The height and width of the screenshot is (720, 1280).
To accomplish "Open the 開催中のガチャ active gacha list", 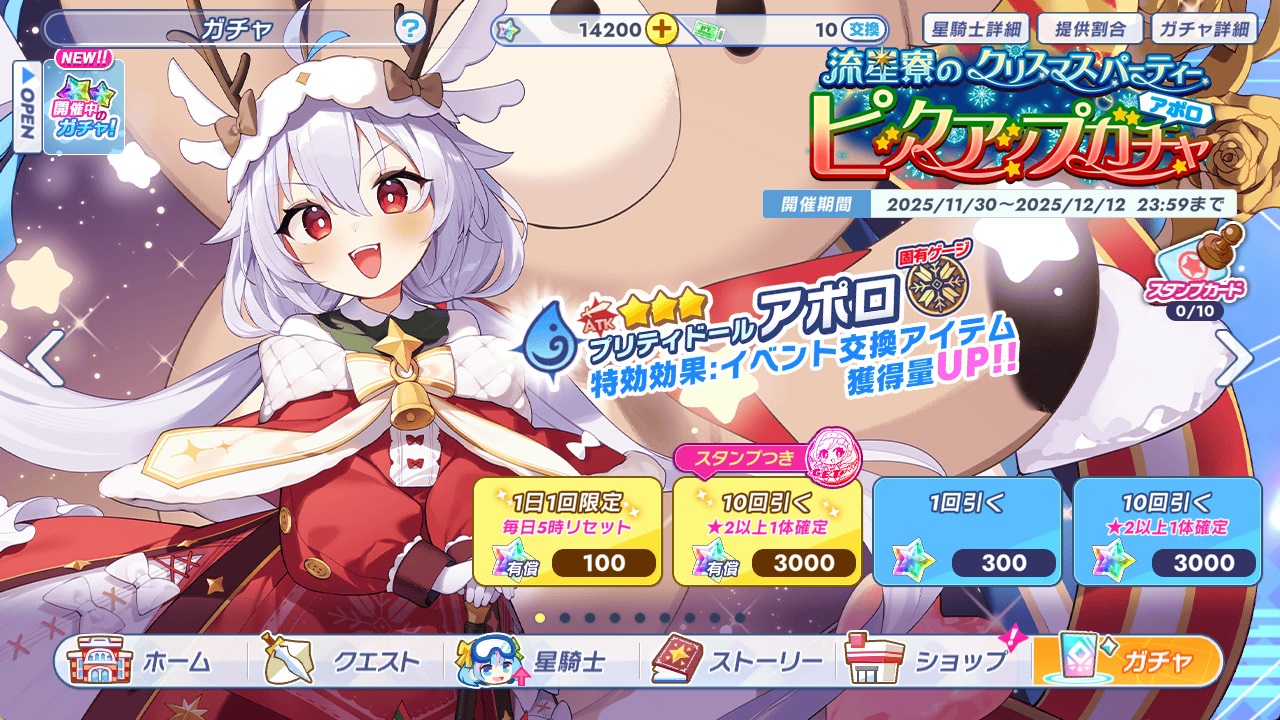I will pos(84,106).
